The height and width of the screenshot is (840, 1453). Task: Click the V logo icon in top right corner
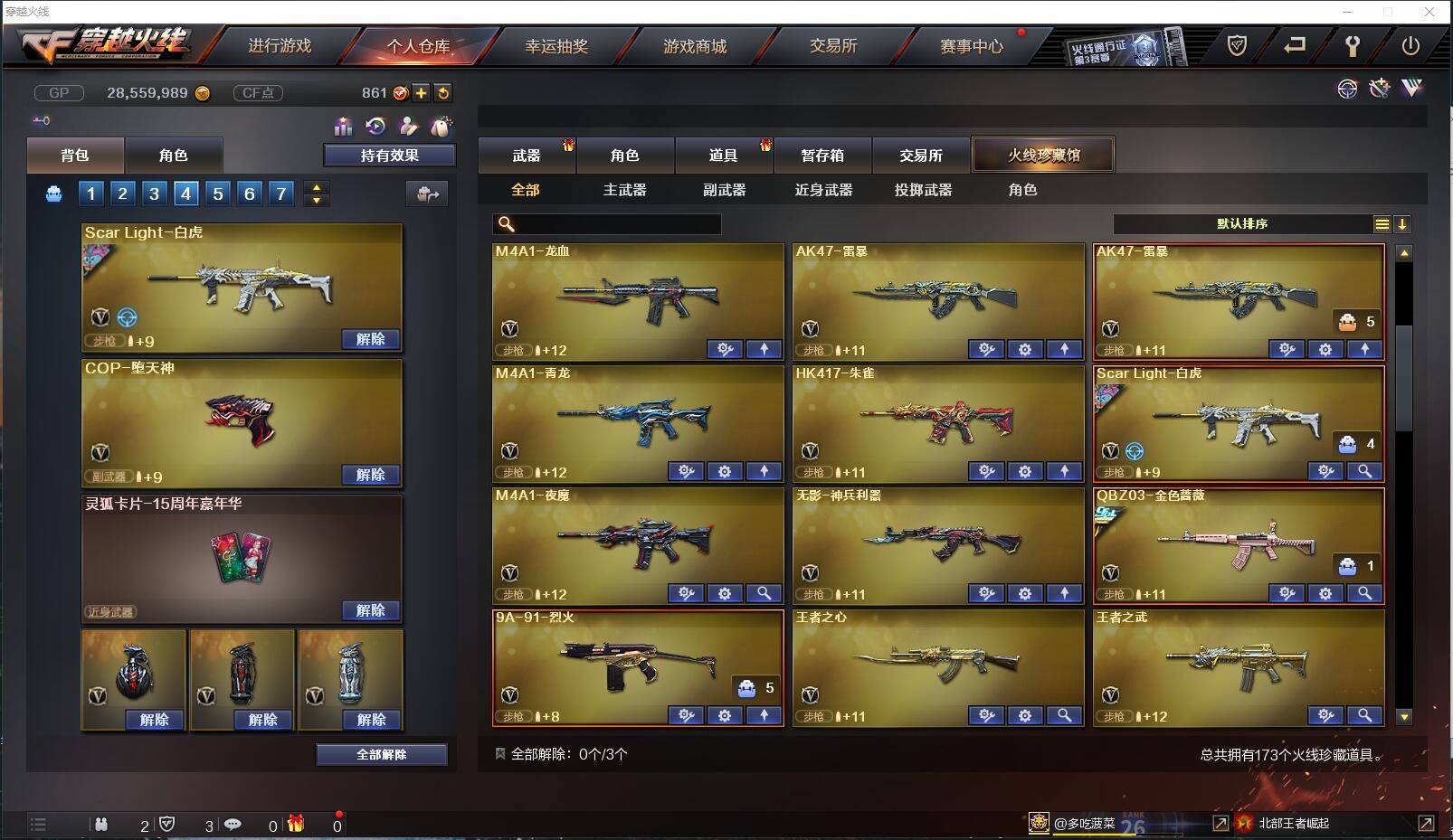click(x=1411, y=89)
